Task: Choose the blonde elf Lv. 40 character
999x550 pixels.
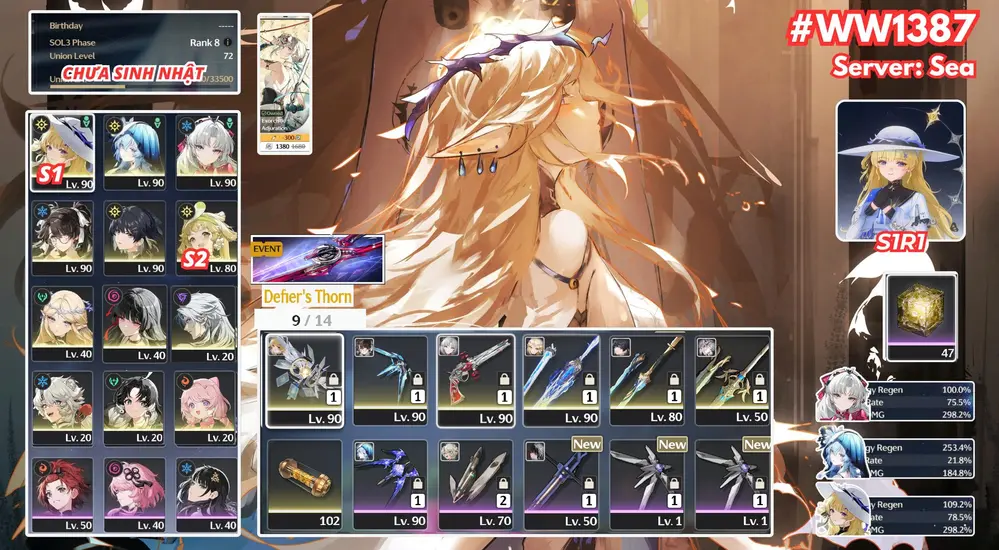Action: (62, 323)
